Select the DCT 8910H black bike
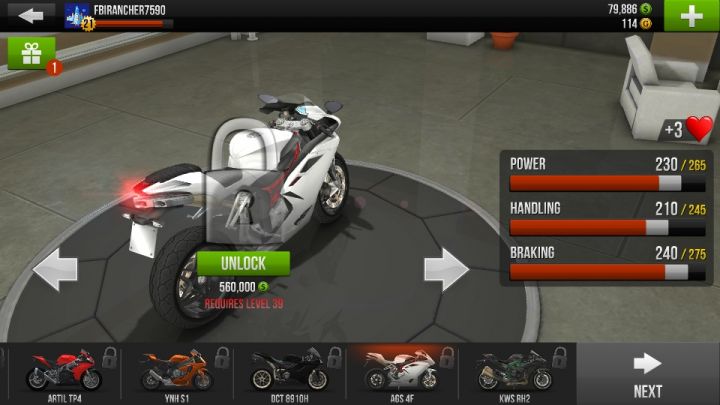 (x=288, y=372)
